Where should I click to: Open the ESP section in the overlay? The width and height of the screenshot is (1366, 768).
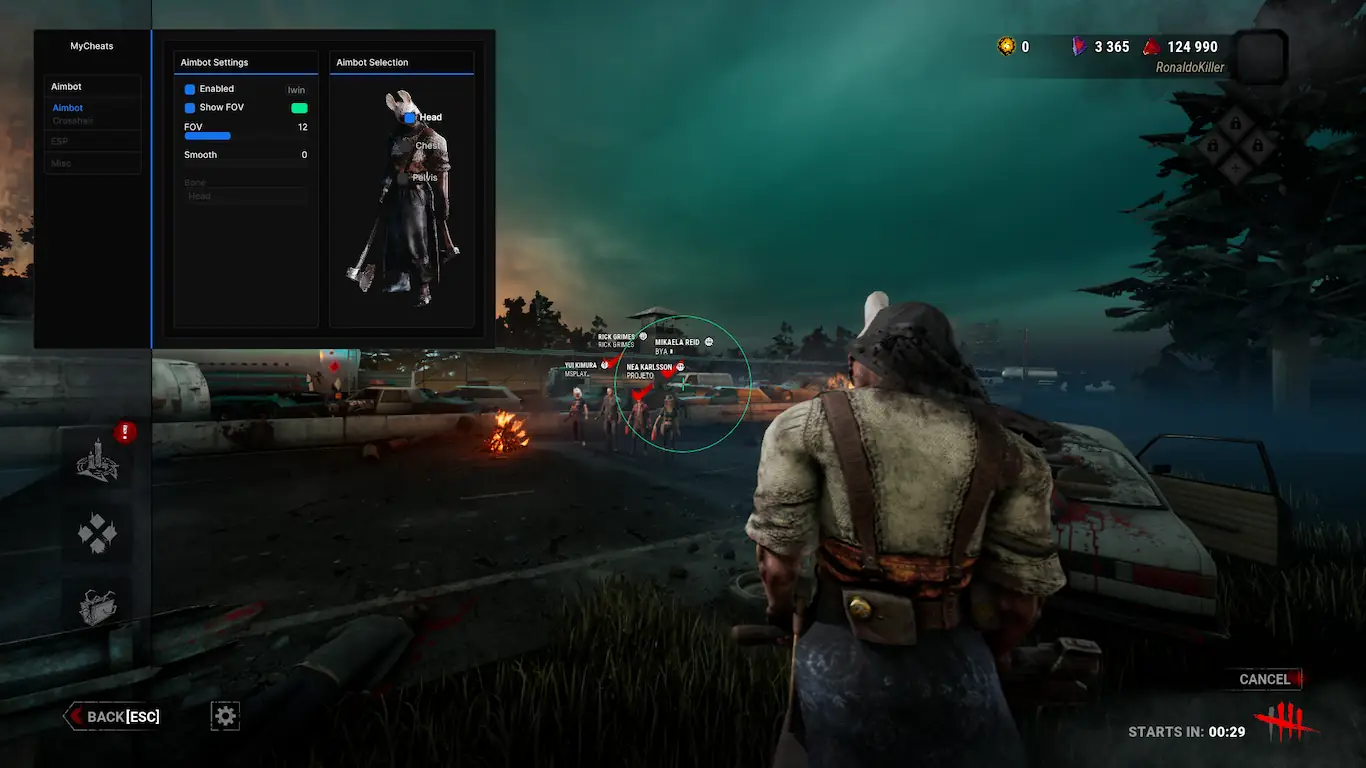click(x=60, y=141)
